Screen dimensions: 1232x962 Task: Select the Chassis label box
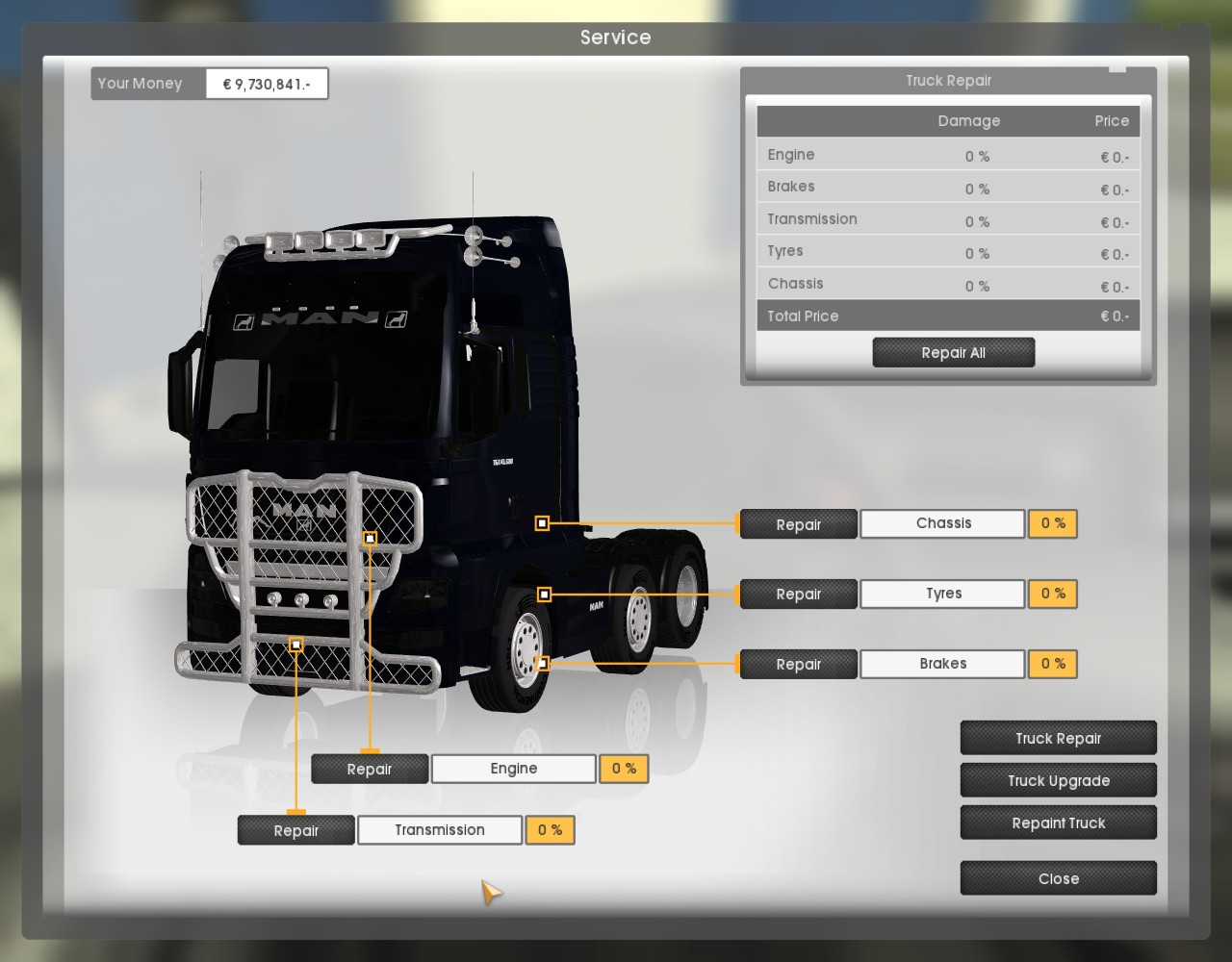point(942,523)
